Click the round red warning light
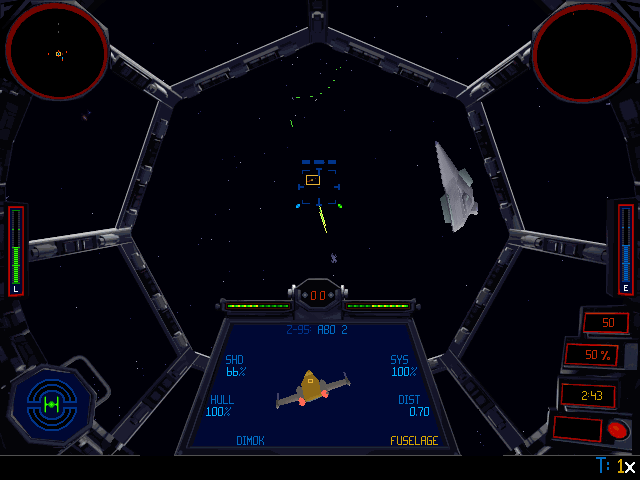This screenshot has height=480, width=640. 616,429
